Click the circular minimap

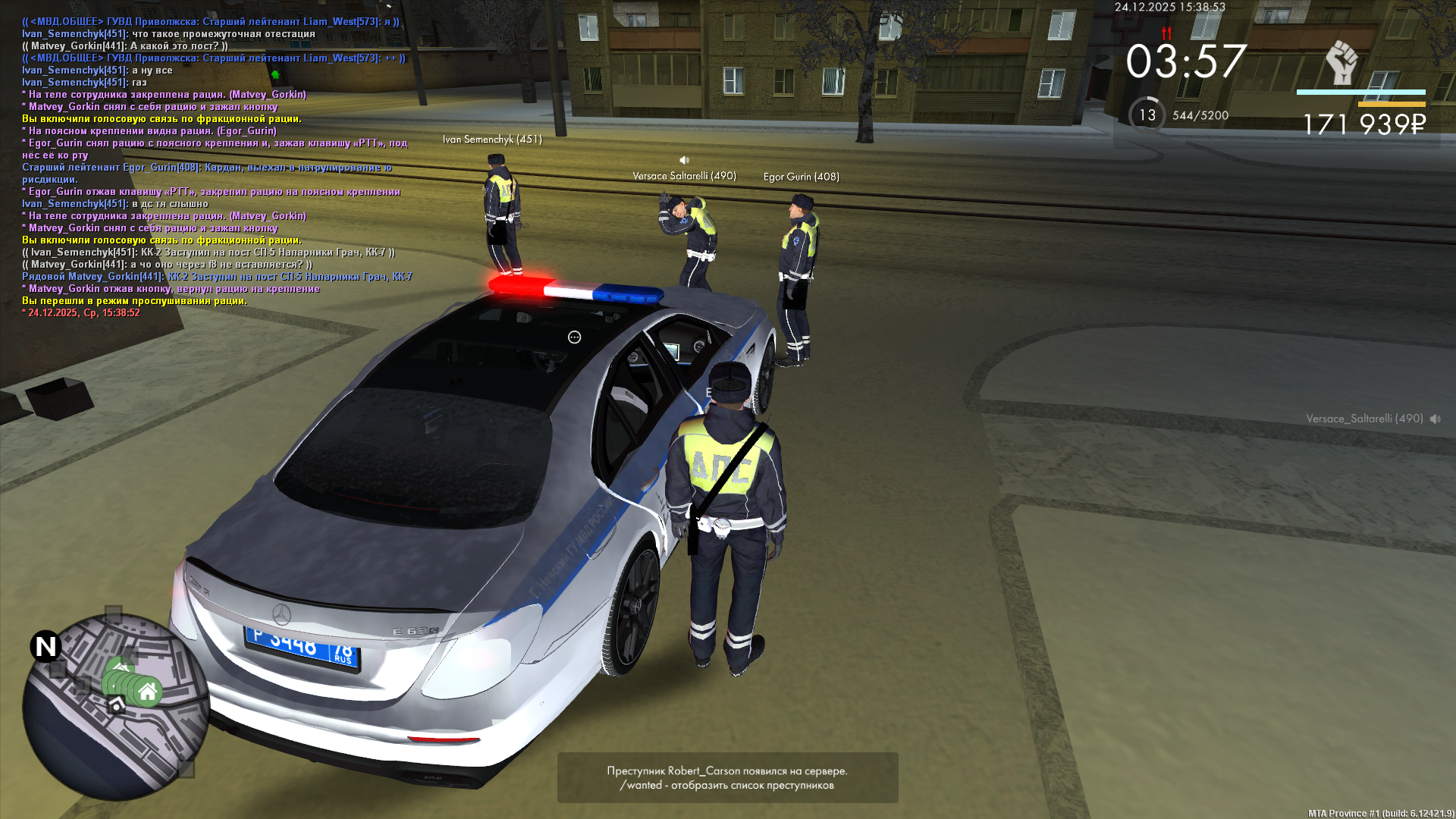115,708
